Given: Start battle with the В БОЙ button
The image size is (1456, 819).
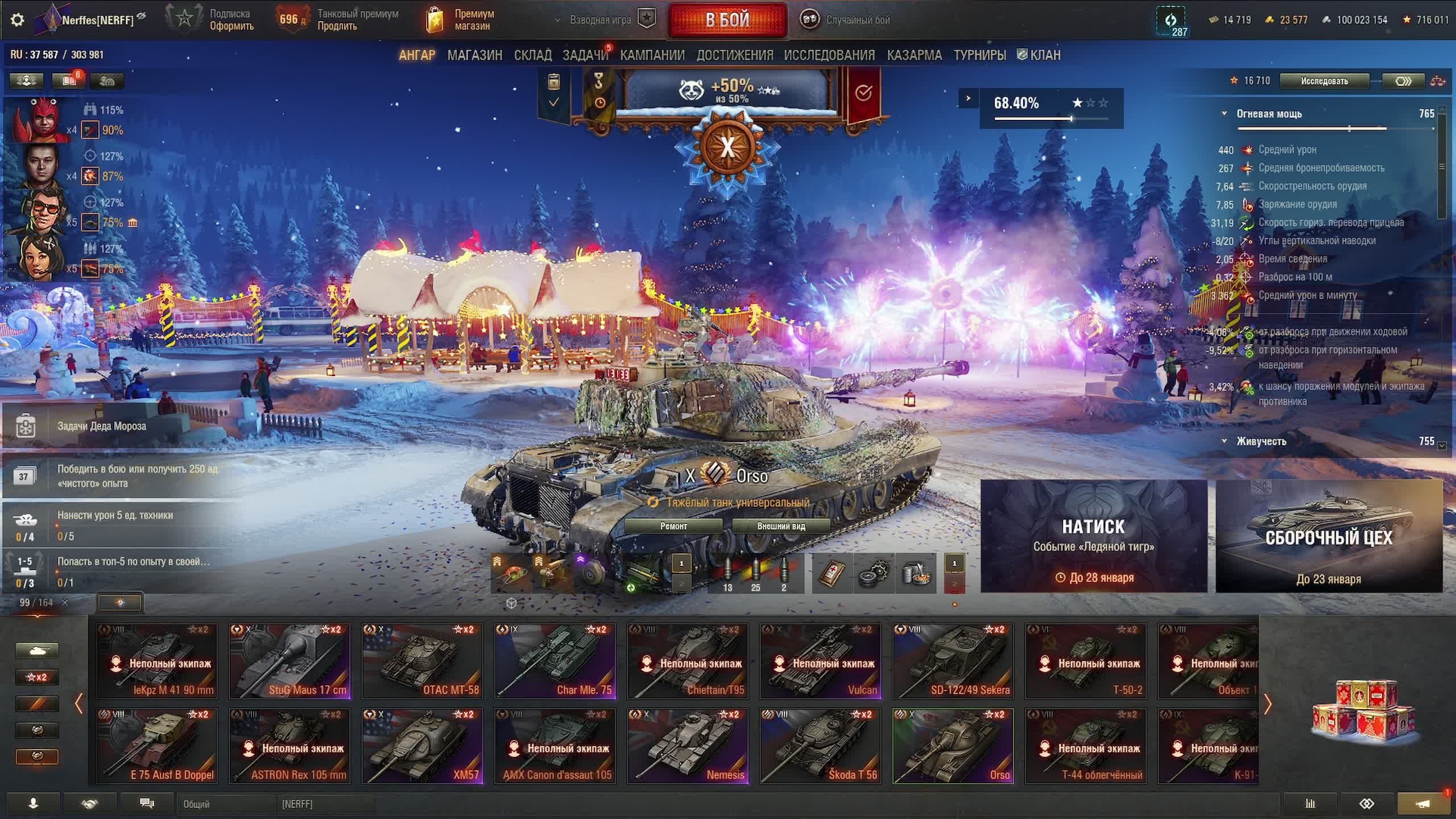Looking at the screenshot, I should pos(727,20).
